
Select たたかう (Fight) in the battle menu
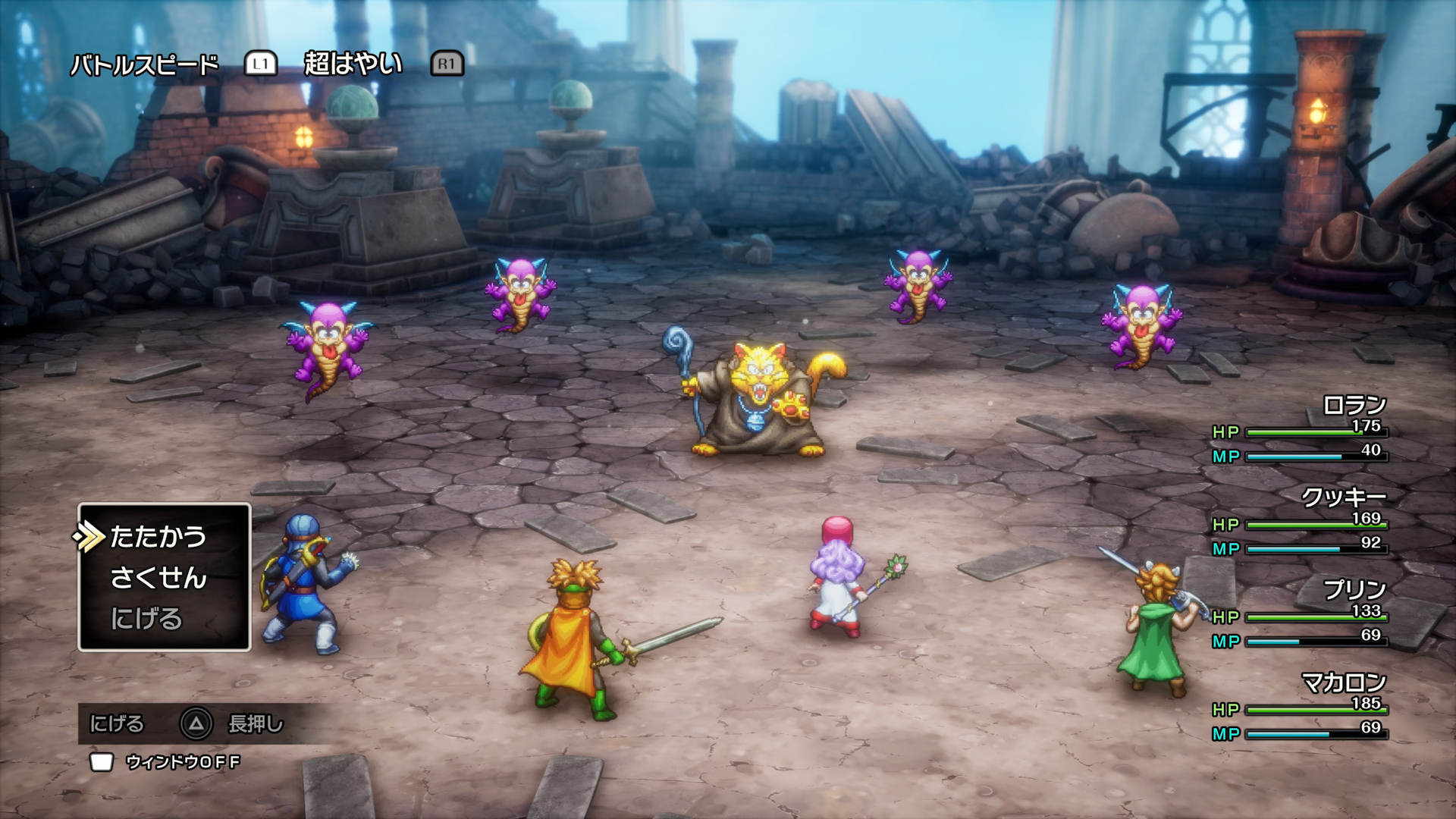(x=158, y=537)
